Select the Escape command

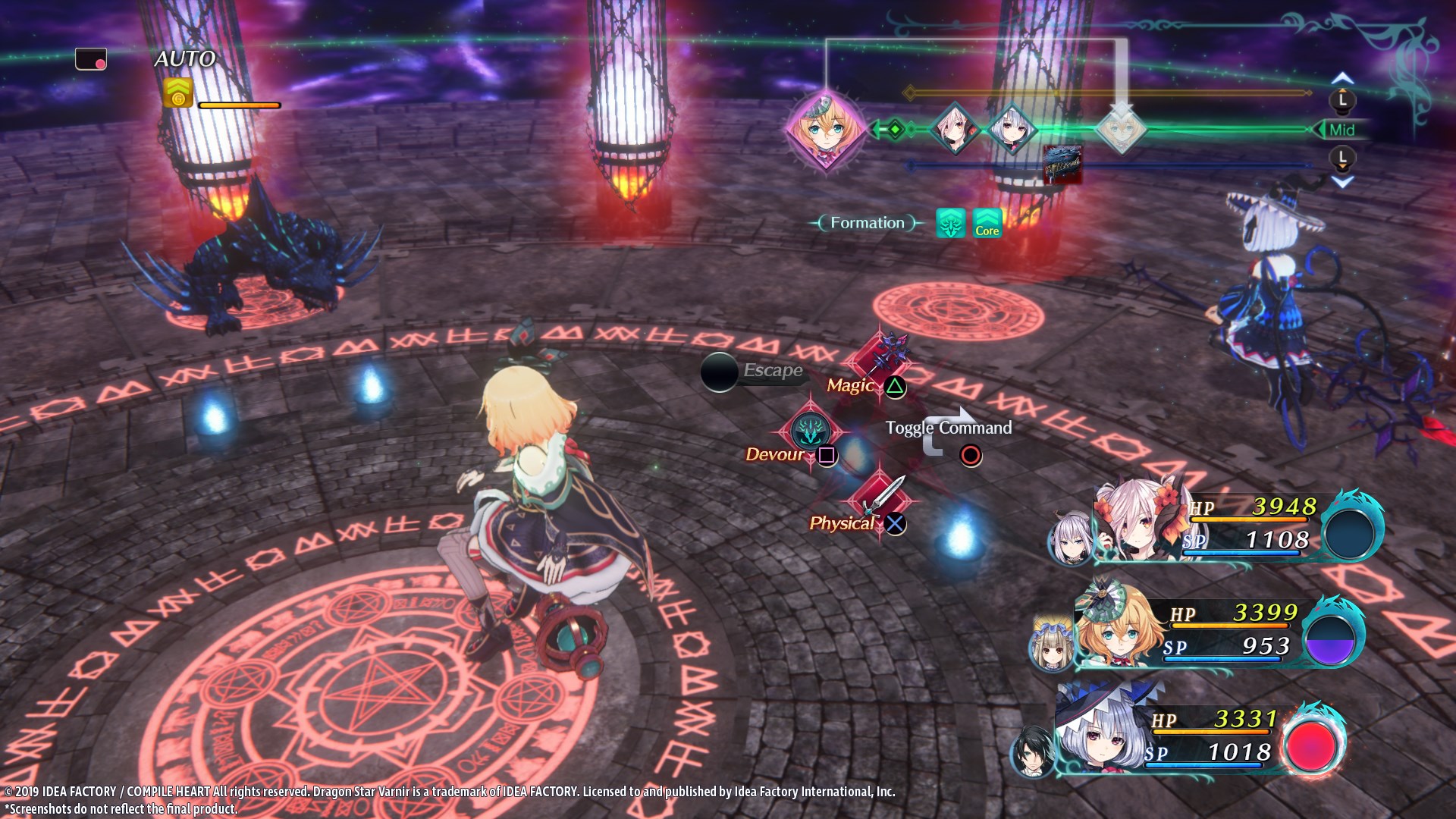[x=720, y=372]
